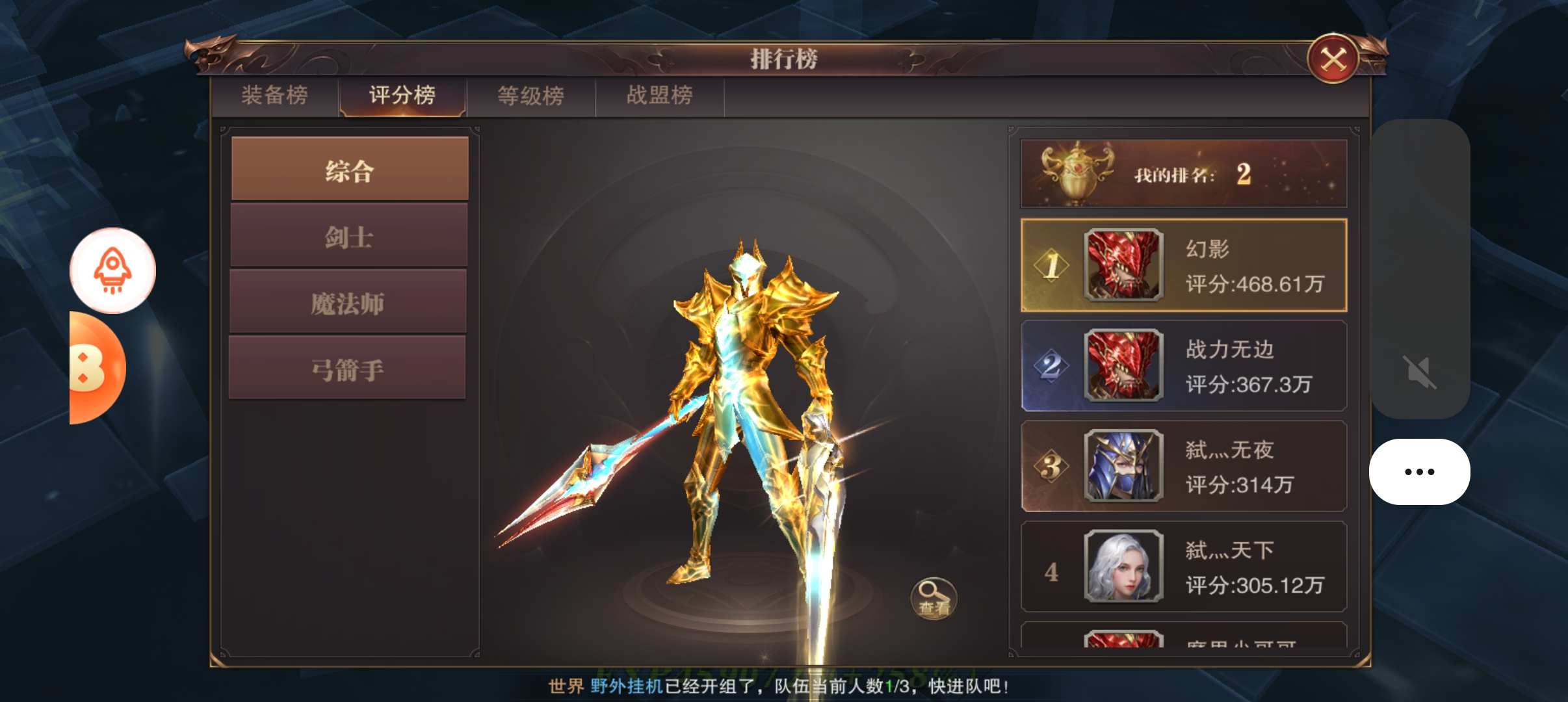The height and width of the screenshot is (702, 1568).
Task: Show the 战盟榜 tab
Action: click(659, 96)
